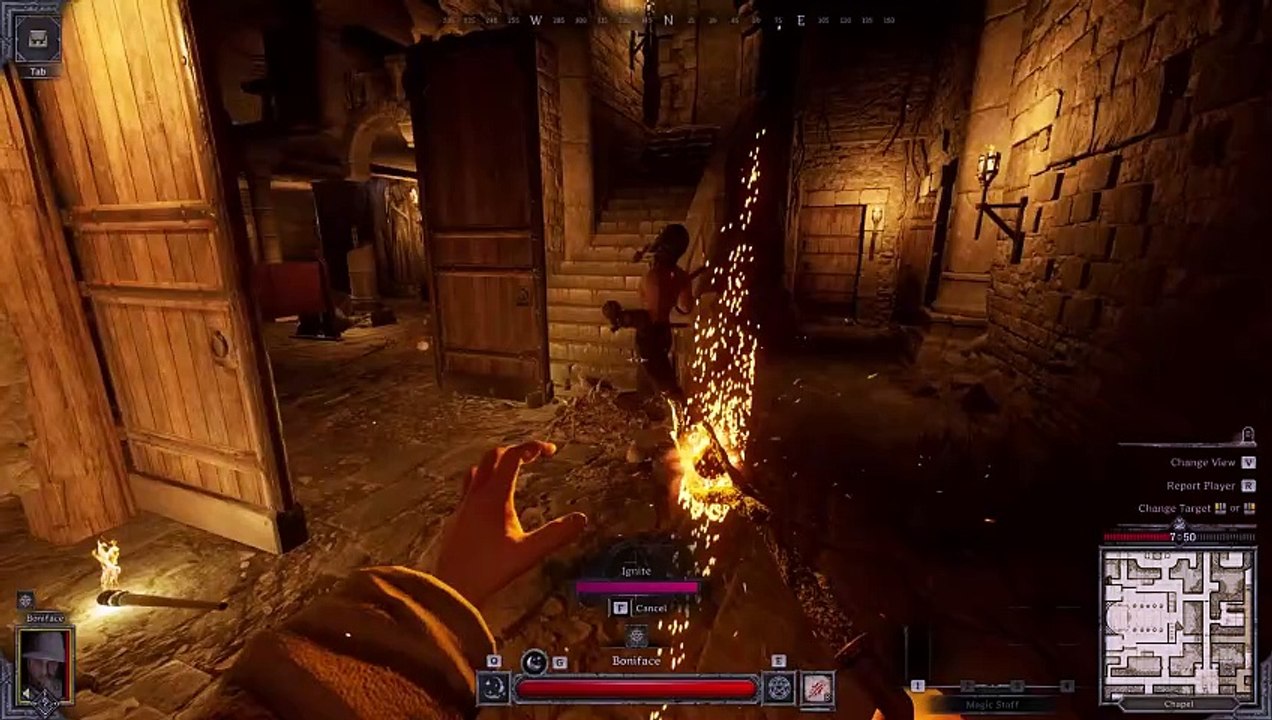
Task: Use the pentagram ability icon
Action: pos(778,687)
